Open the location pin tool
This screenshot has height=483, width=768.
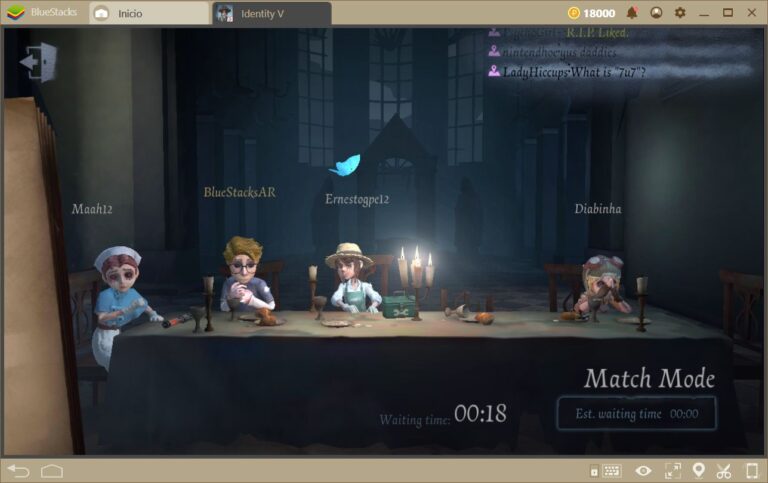click(699, 470)
